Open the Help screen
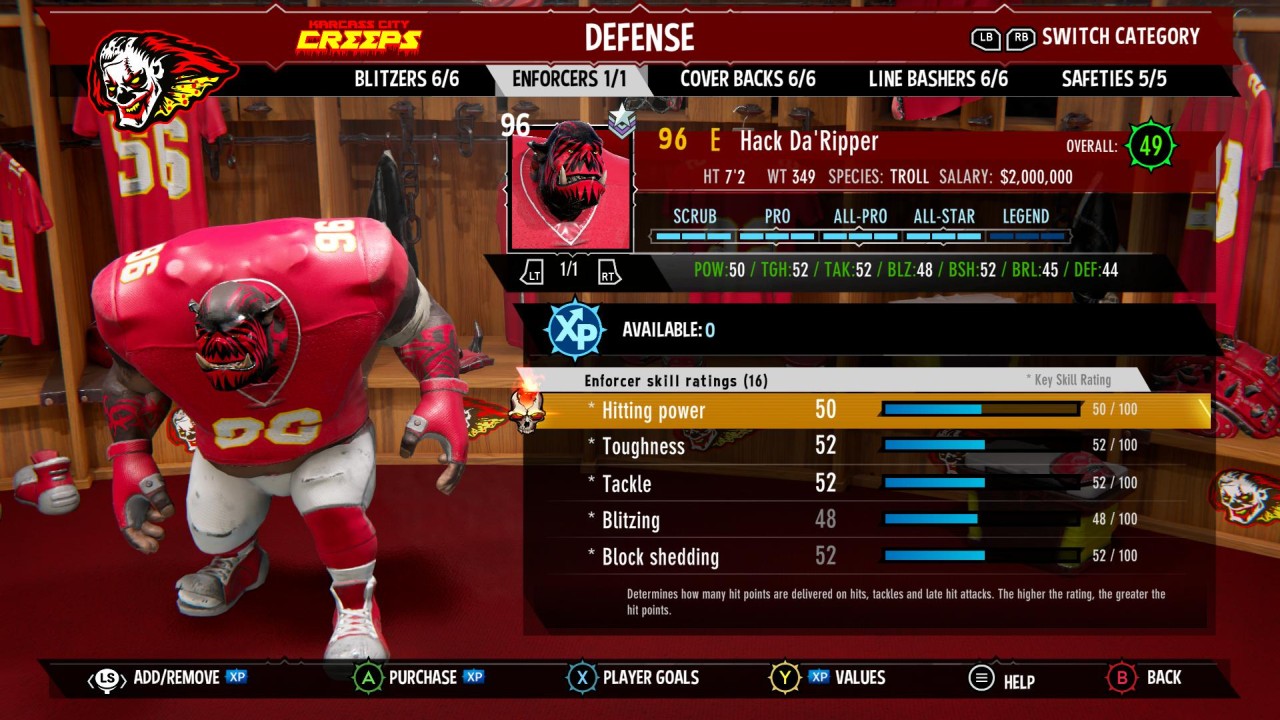This screenshot has height=720, width=1280. pyautogui.click(x=1003, y=680)
